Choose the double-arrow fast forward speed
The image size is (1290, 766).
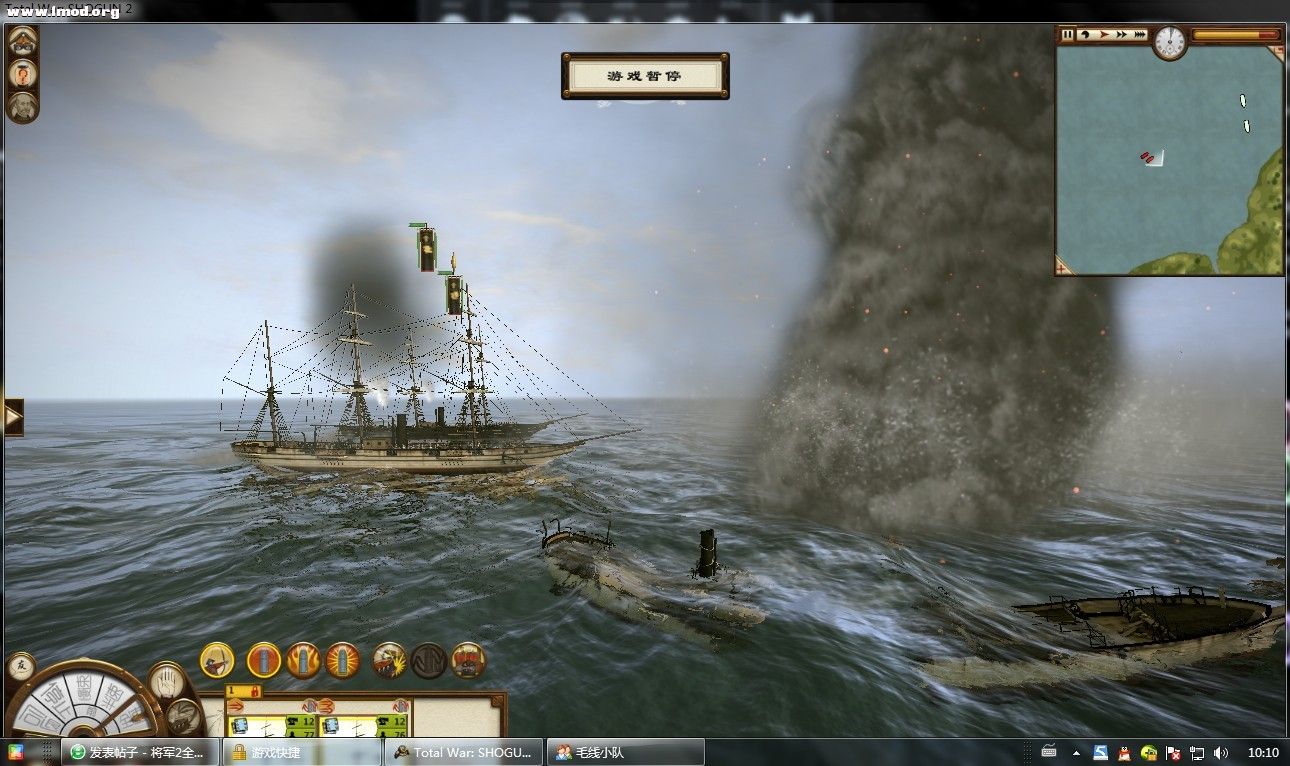pyautogui.click(x=1122, y=34)
